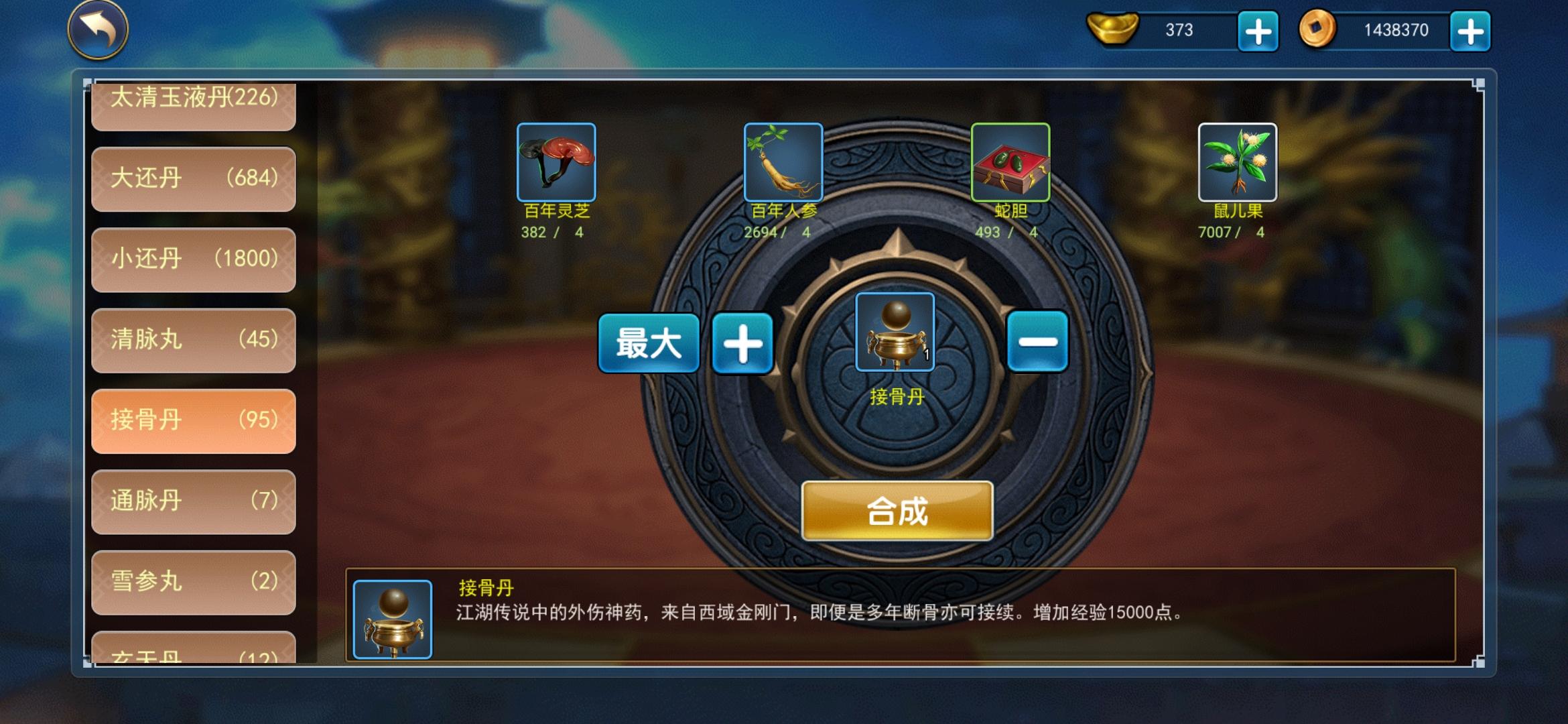Select the 鼠儿果 ingredient icon
1568x724 pixels.
coord(1236,163)
